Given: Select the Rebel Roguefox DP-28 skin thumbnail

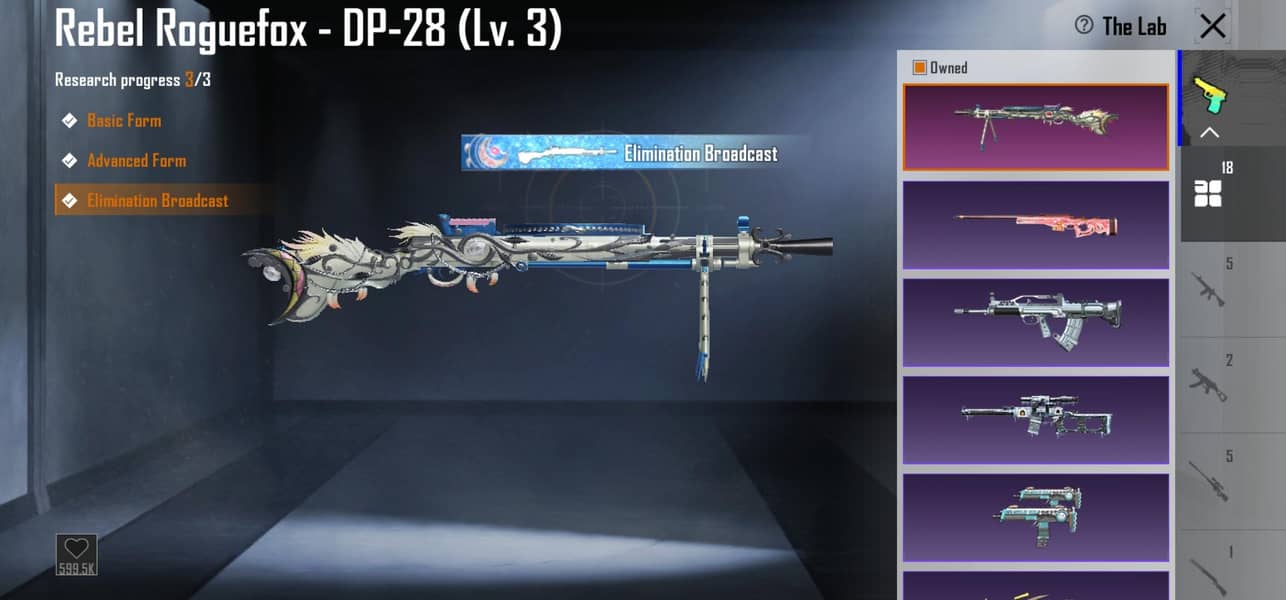Looking at the screenshot, I should (x=1035, y=127).
